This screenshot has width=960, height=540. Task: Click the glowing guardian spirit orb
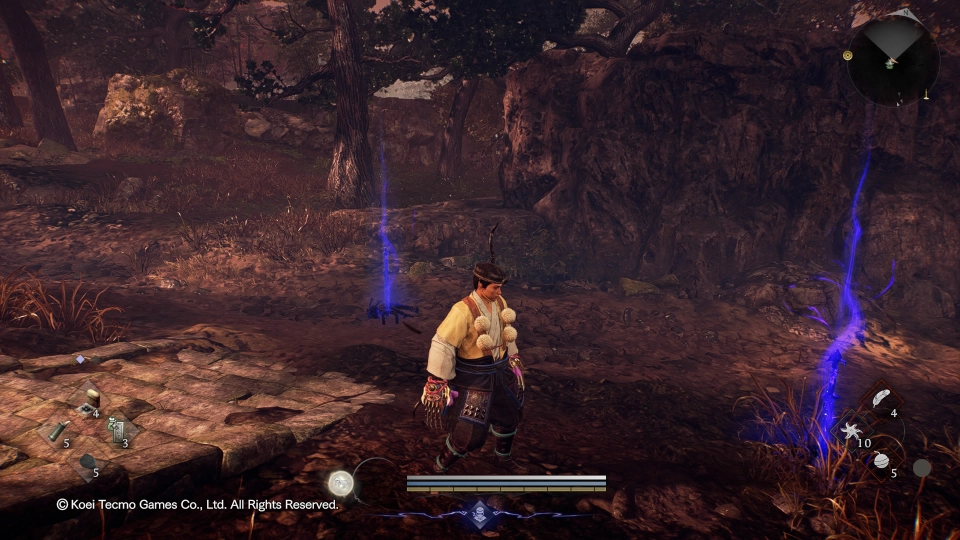tap(341, 482)
